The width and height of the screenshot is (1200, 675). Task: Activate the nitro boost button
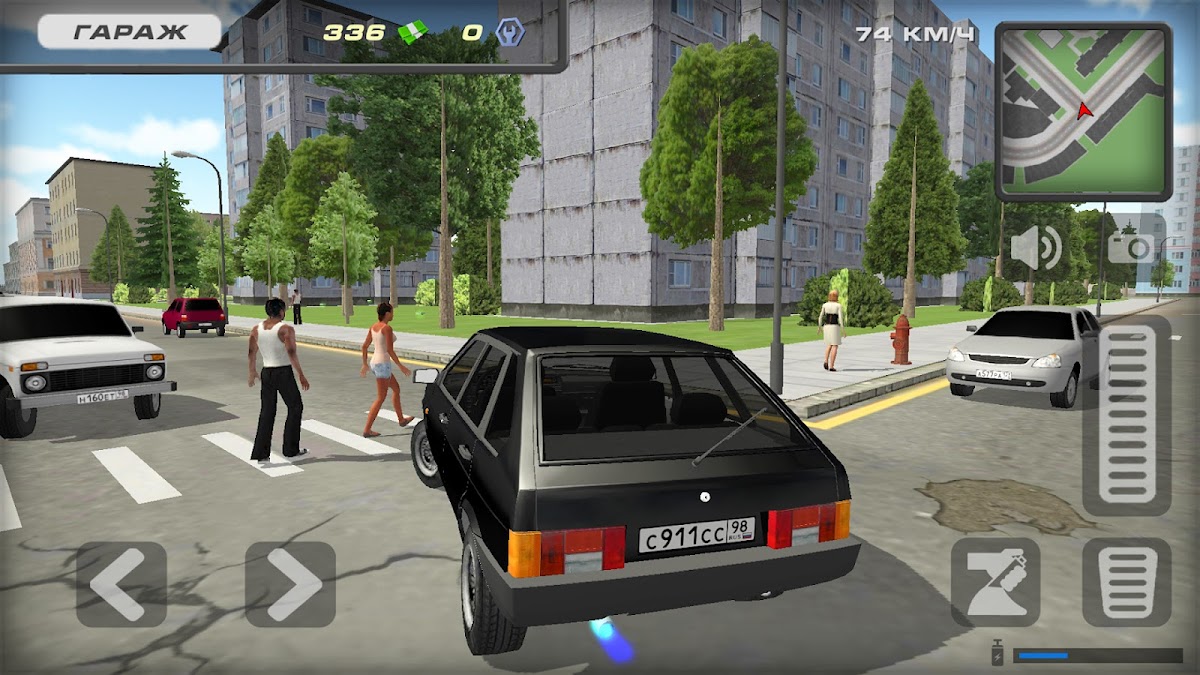click(x=995, y=582)
